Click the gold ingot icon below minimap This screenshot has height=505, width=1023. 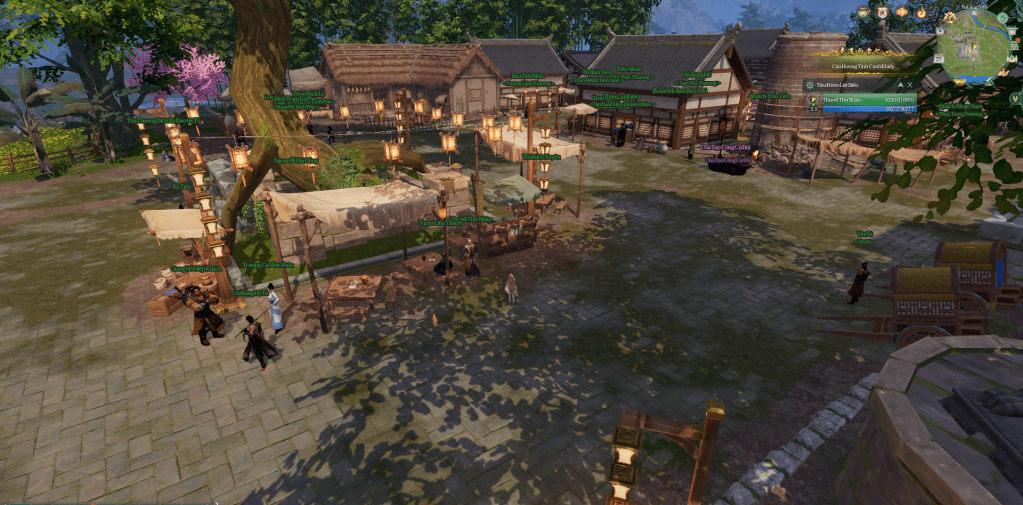[x=959, y=82]
